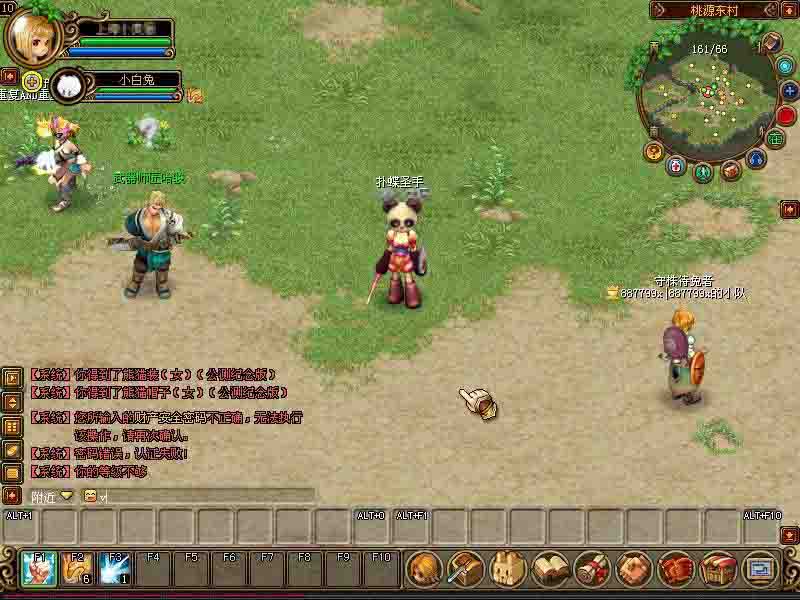The width and height of the screenshot is (800, 600).
Task: Open the scroll icon in bottom menu
Action: click(593, 570)
